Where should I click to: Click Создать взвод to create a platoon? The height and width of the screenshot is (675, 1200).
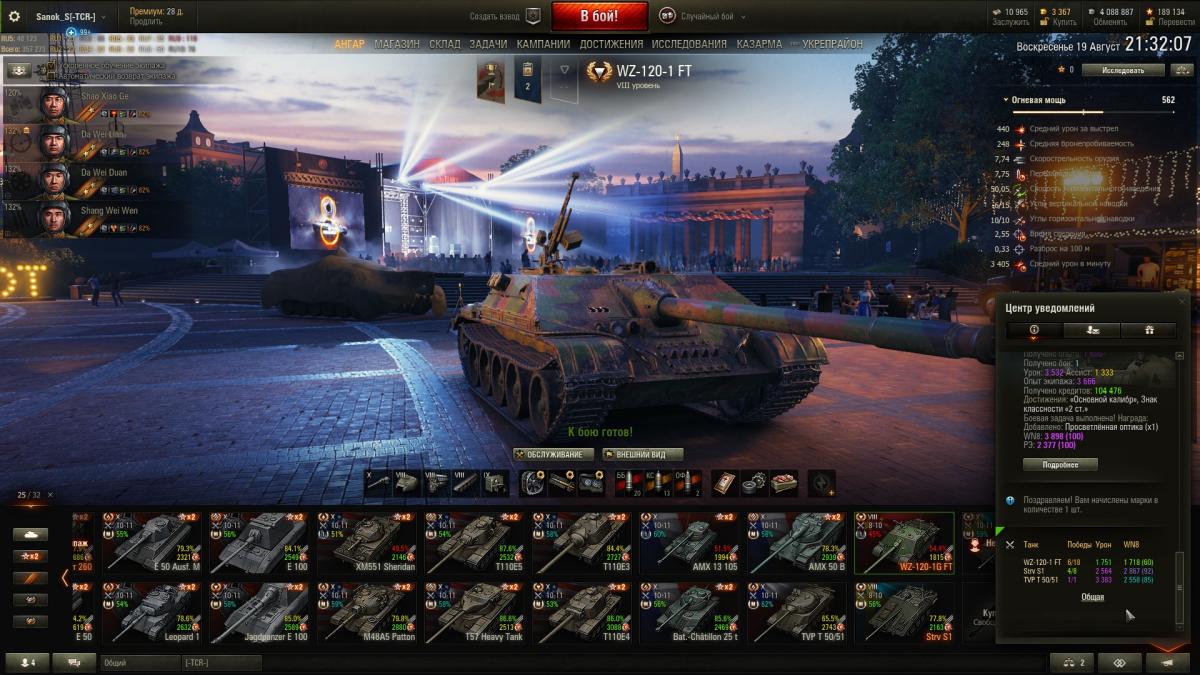505,16
